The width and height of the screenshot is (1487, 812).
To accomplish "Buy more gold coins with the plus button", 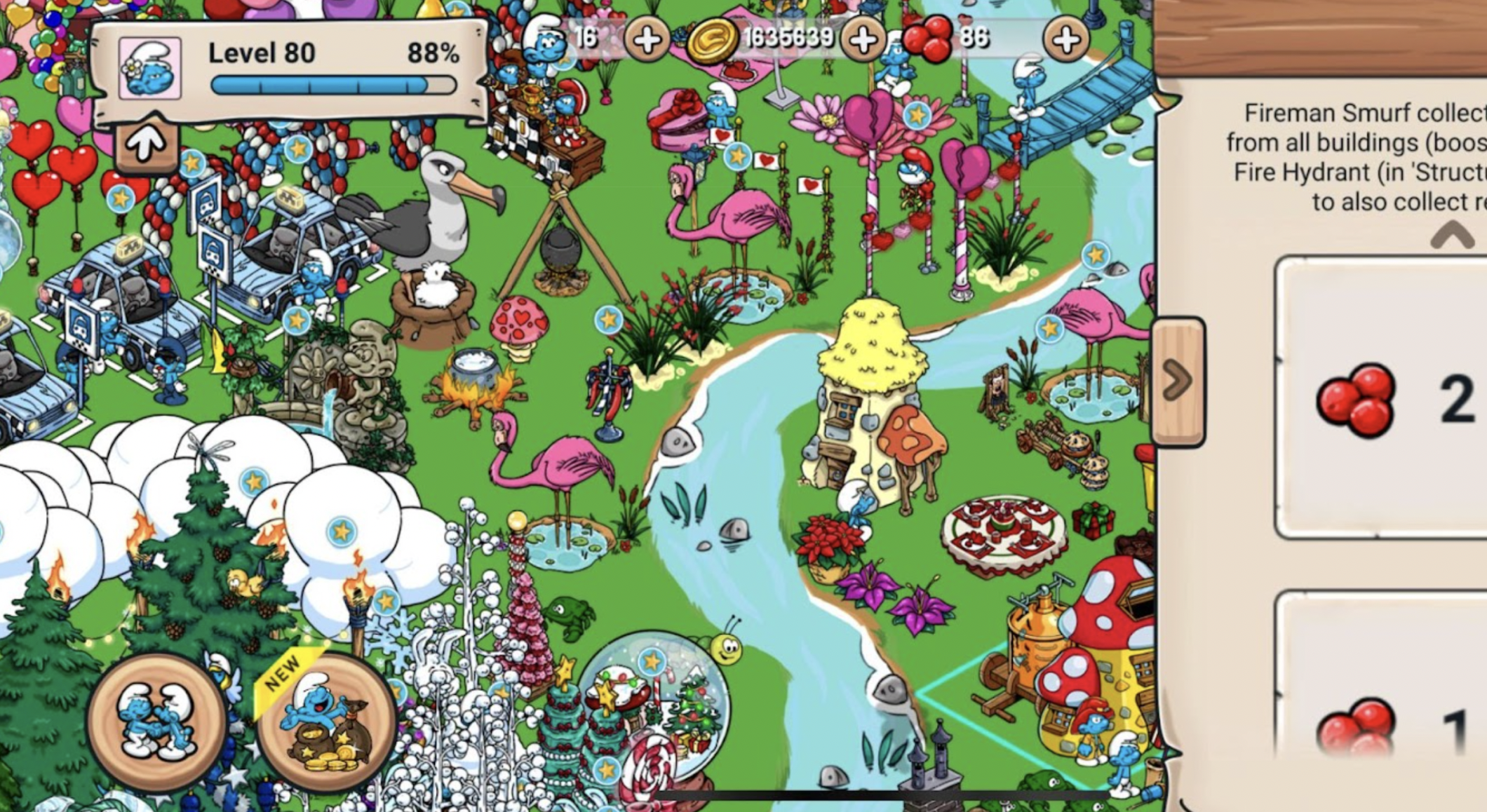I will (862, 40).
